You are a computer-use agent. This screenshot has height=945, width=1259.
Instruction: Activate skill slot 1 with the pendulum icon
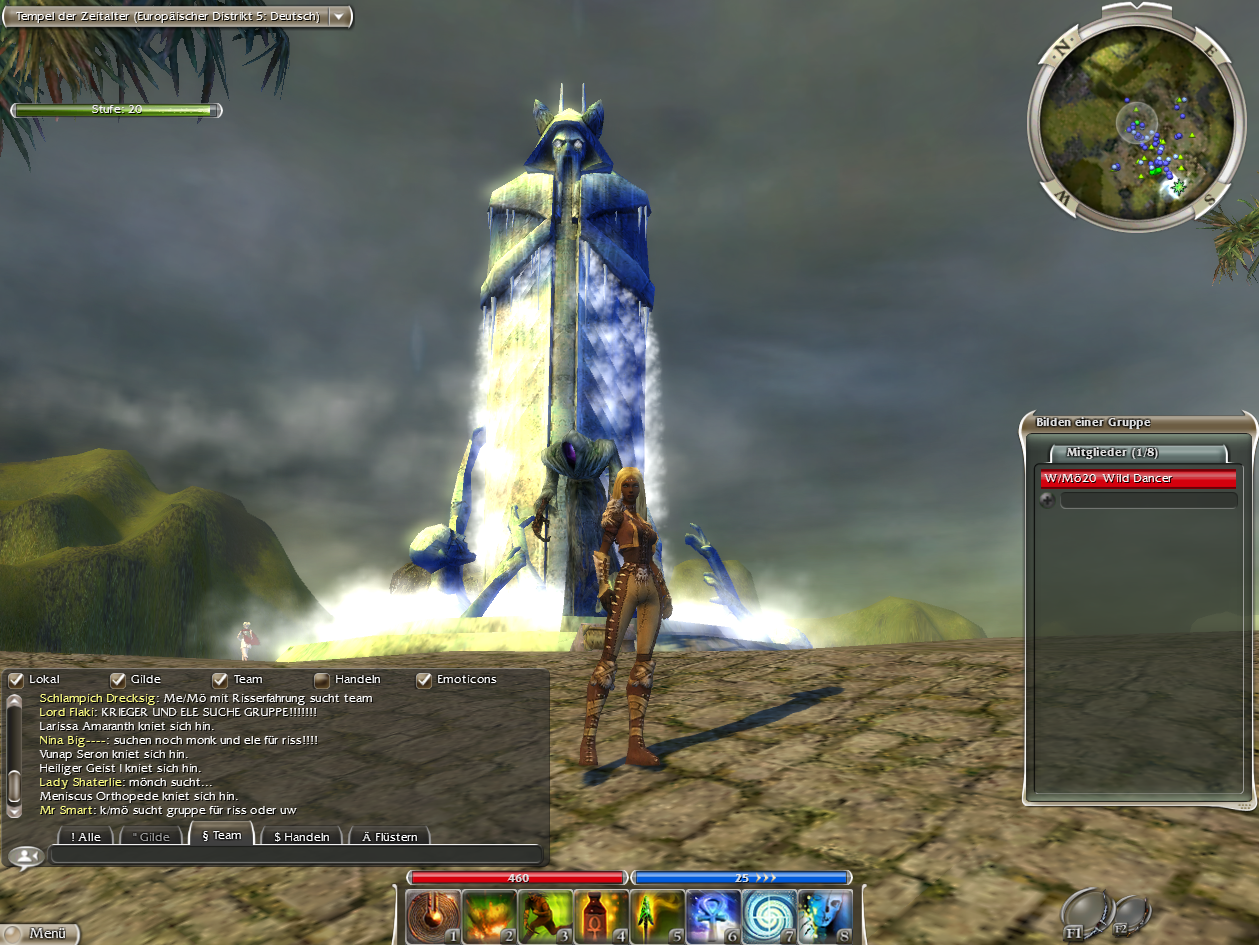[433, 916]
